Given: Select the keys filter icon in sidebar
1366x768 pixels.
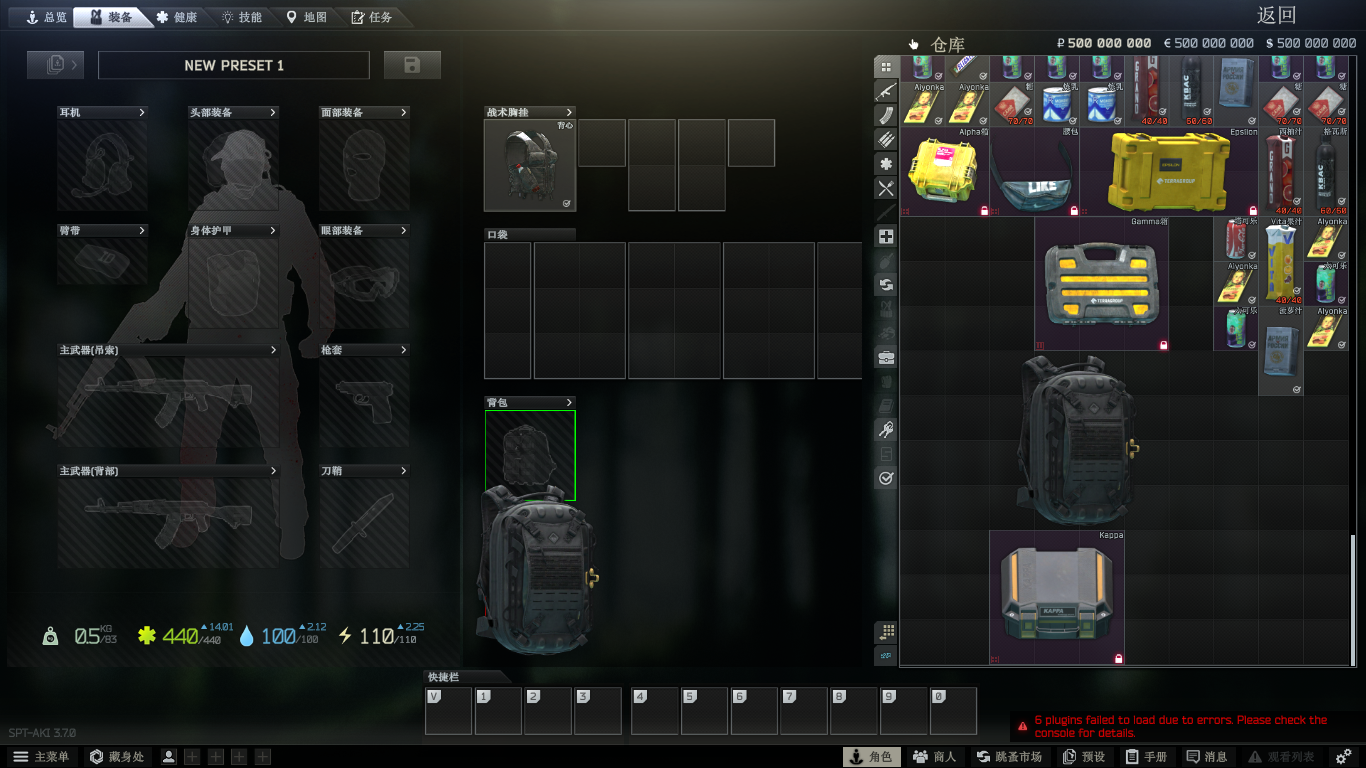Looking at the screenshot, I should [x=885, y=428].
